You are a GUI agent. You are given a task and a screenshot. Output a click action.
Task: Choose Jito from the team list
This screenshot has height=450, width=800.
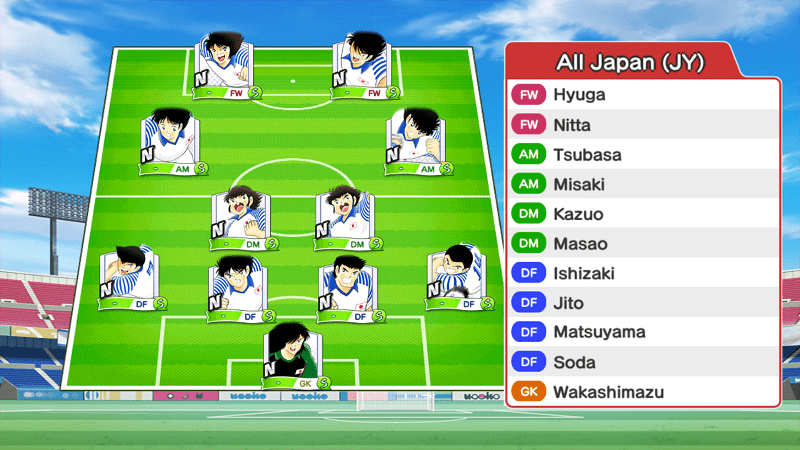tap(642, 303)
